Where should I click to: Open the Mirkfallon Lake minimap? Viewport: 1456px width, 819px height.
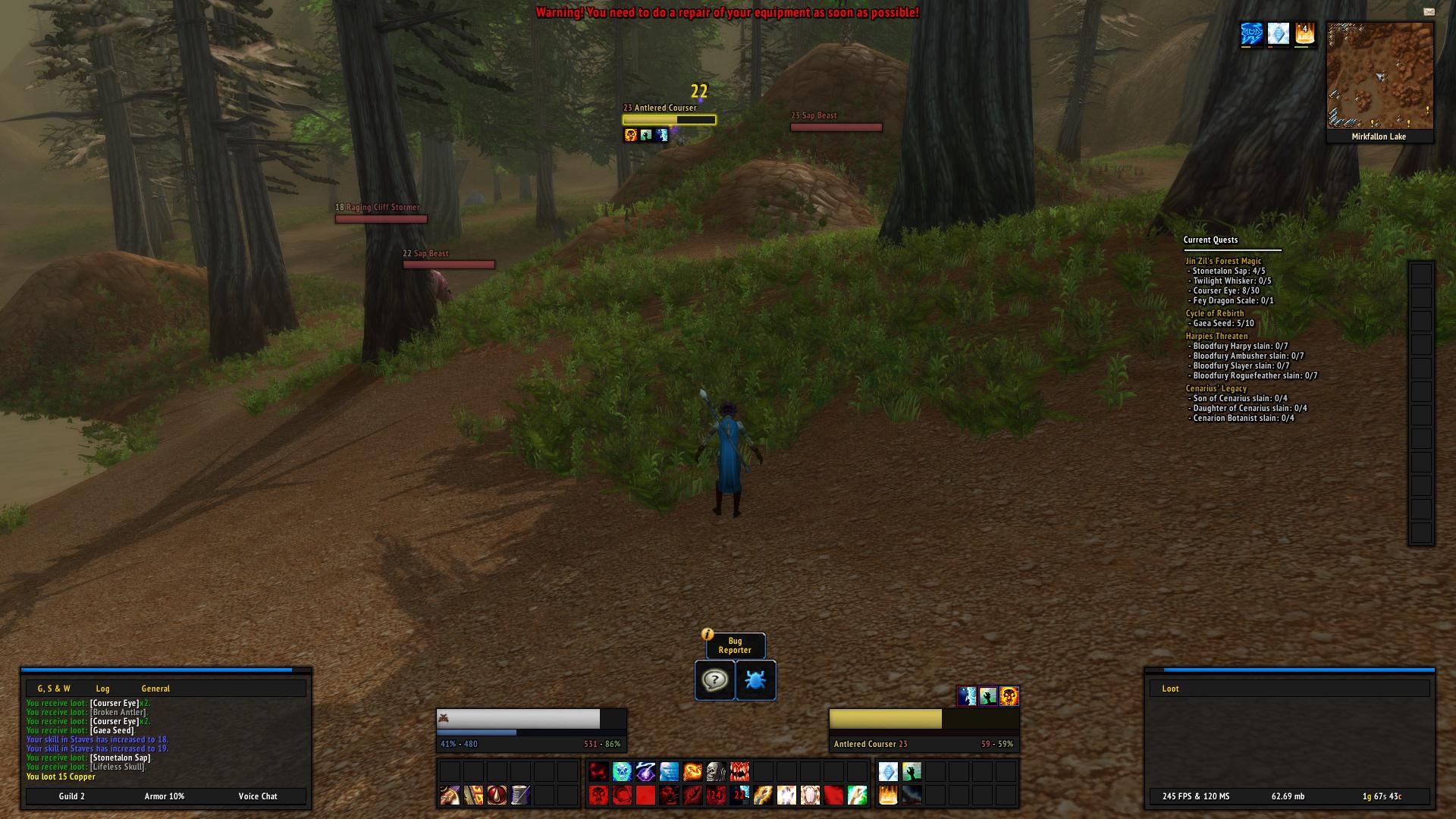[x=1379, y=76]
